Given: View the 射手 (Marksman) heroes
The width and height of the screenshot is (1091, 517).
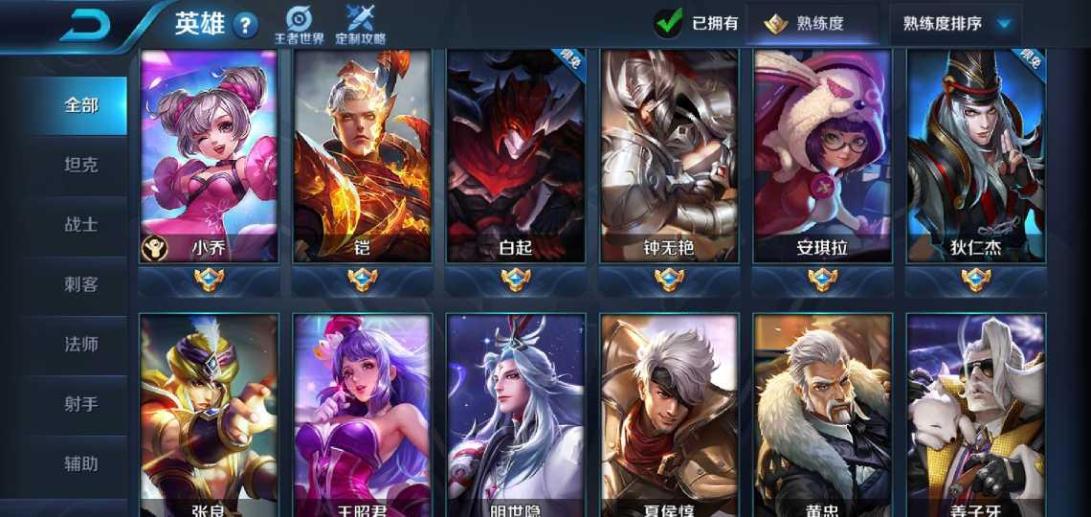Looking at the screenshot, I should pos(81,404).
